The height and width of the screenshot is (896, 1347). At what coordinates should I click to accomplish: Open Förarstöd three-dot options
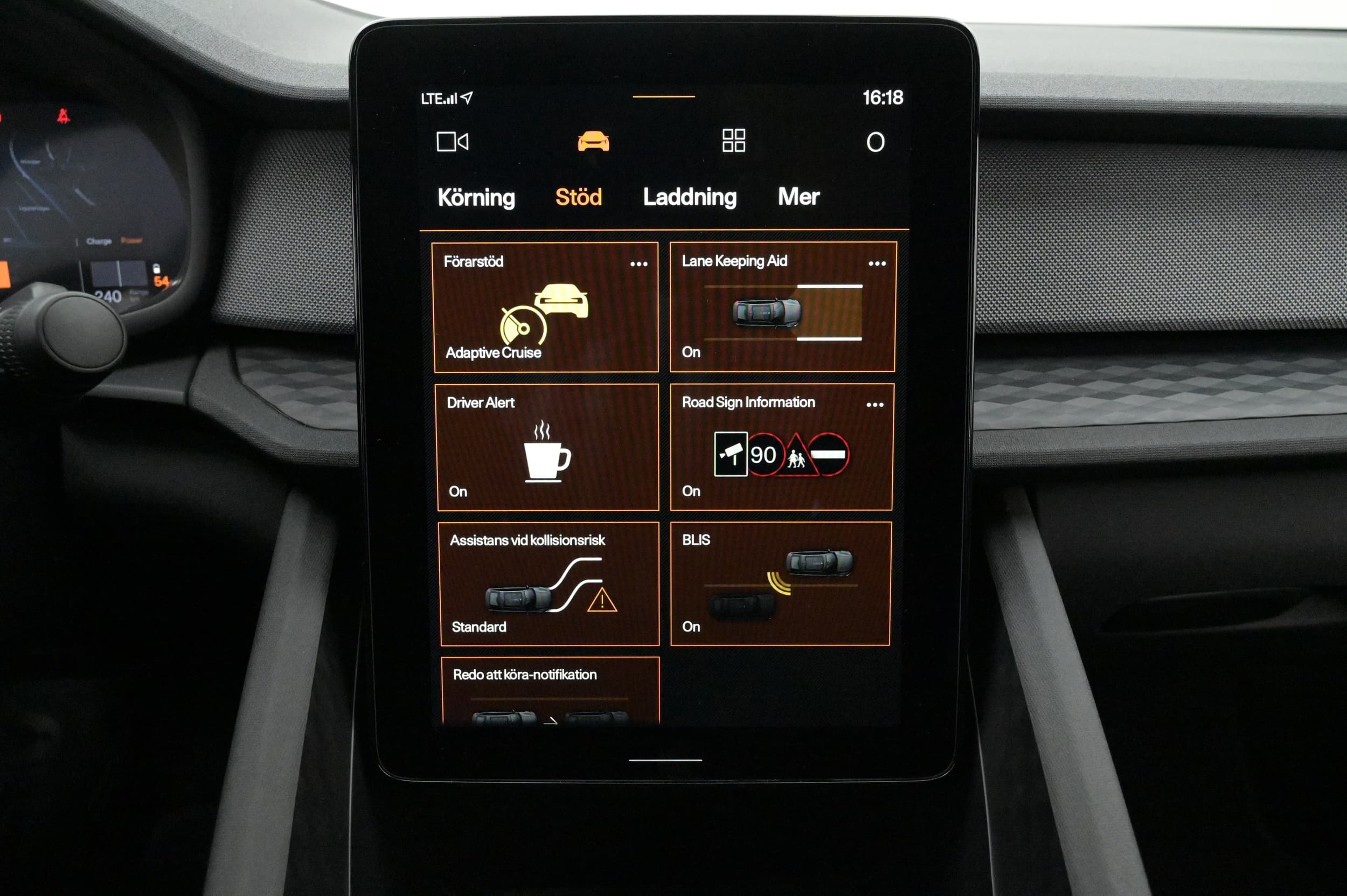pyautogui.click(x=638, y=263)
